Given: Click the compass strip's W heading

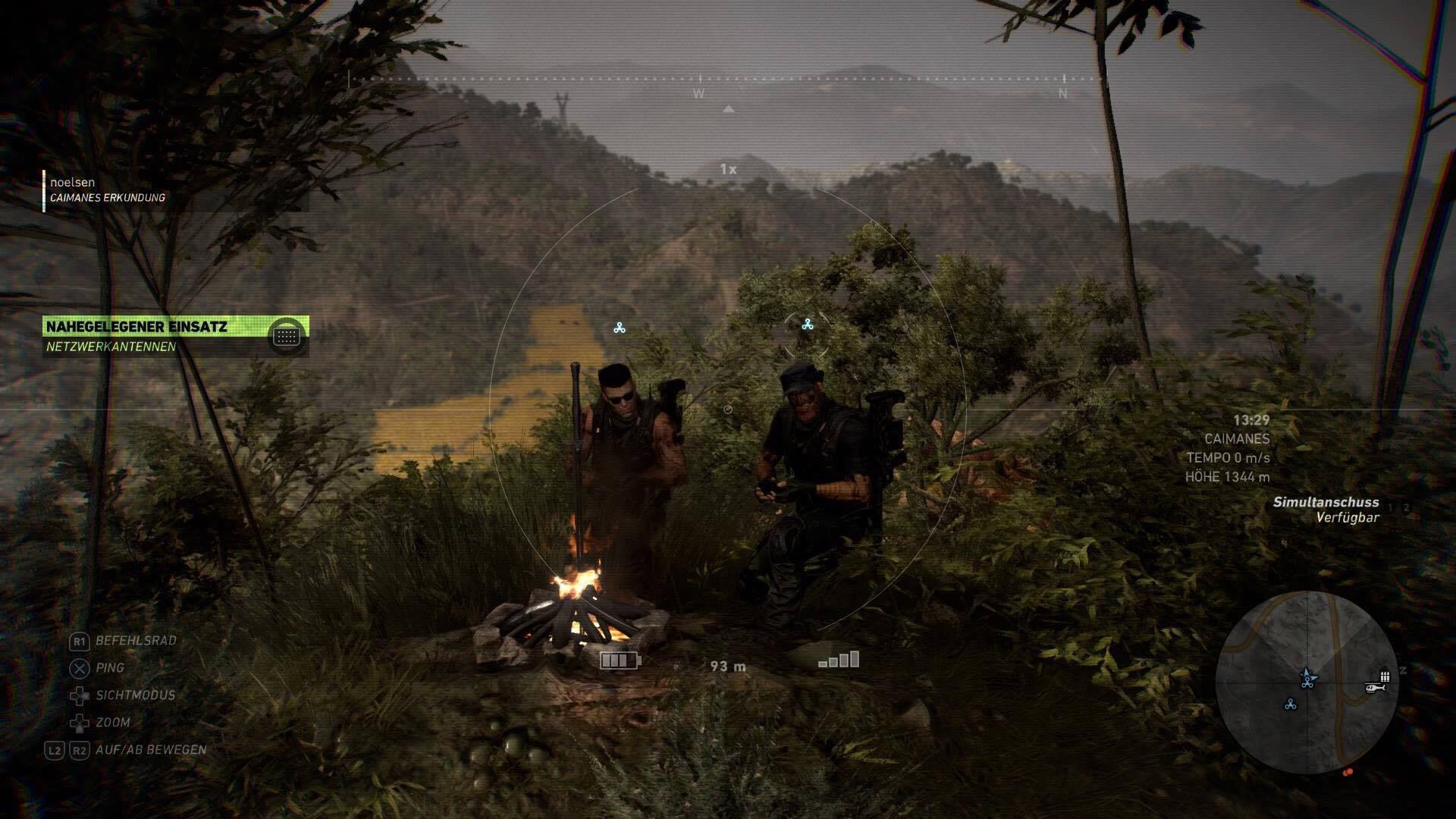Looking at the screenshot, I should [698, 94].
